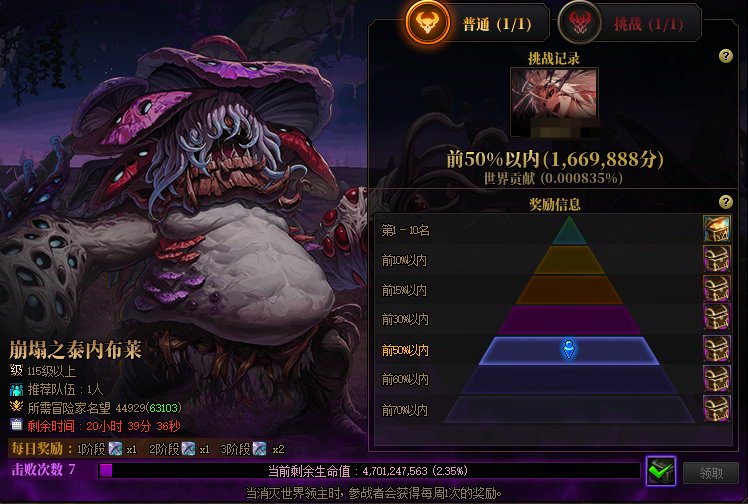This screenshot has width=748, height=504.
Task: Click the green checkmark chest icon
Action: 661,470
